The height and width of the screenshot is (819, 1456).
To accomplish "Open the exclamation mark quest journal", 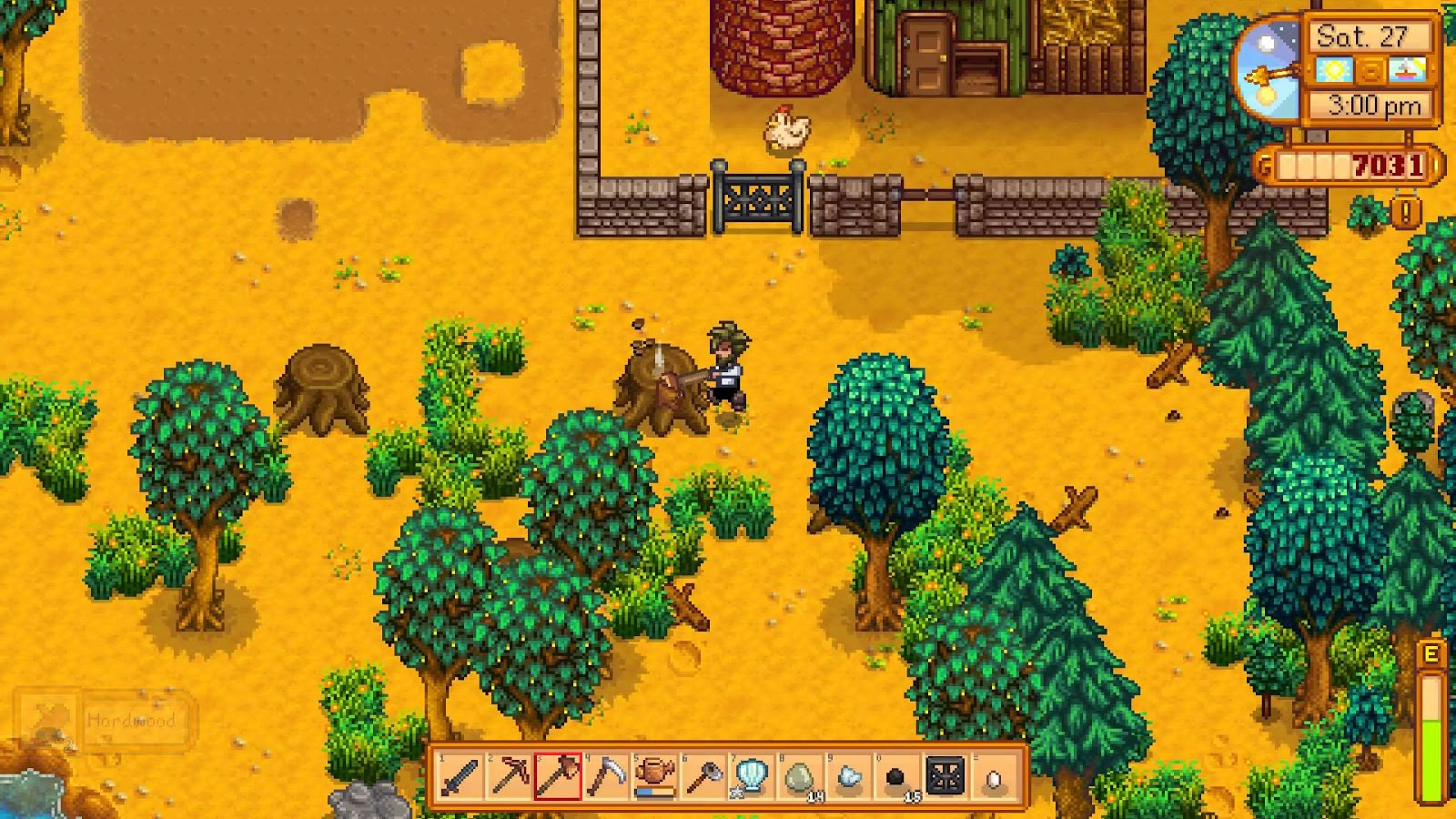I will click(1406, 213).
